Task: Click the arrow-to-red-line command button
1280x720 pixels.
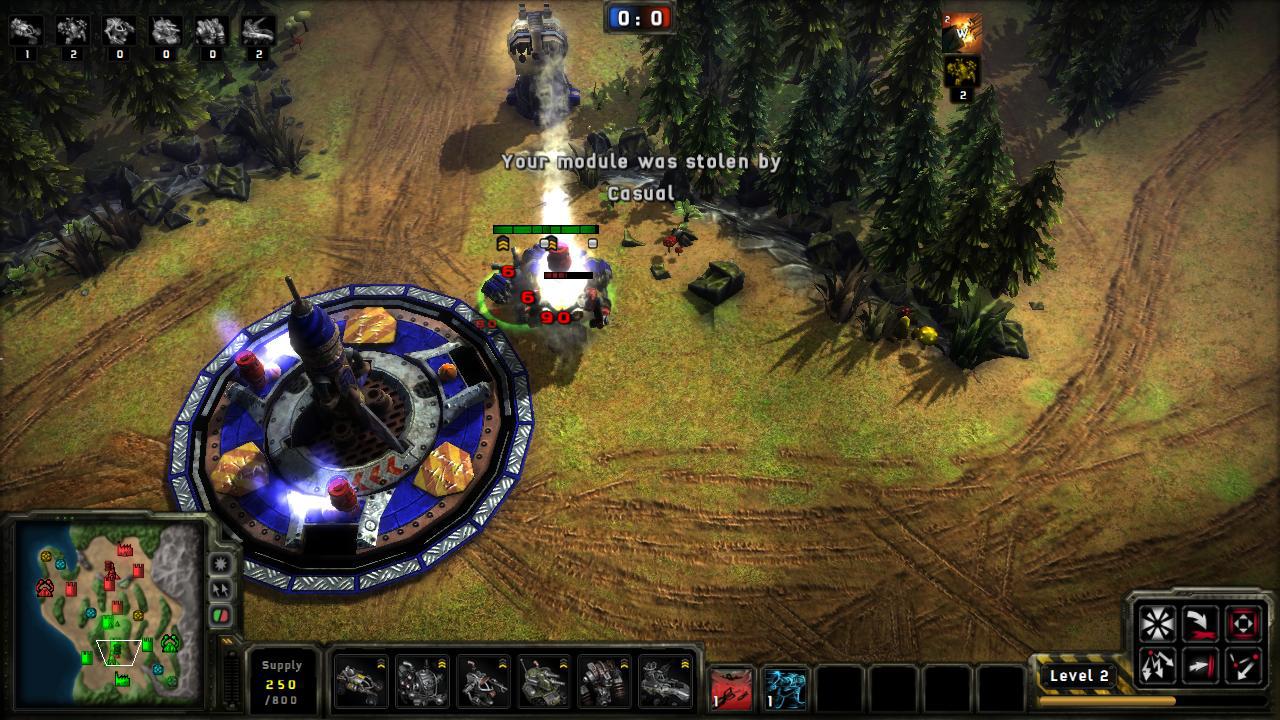Action: click(1200, 665)
